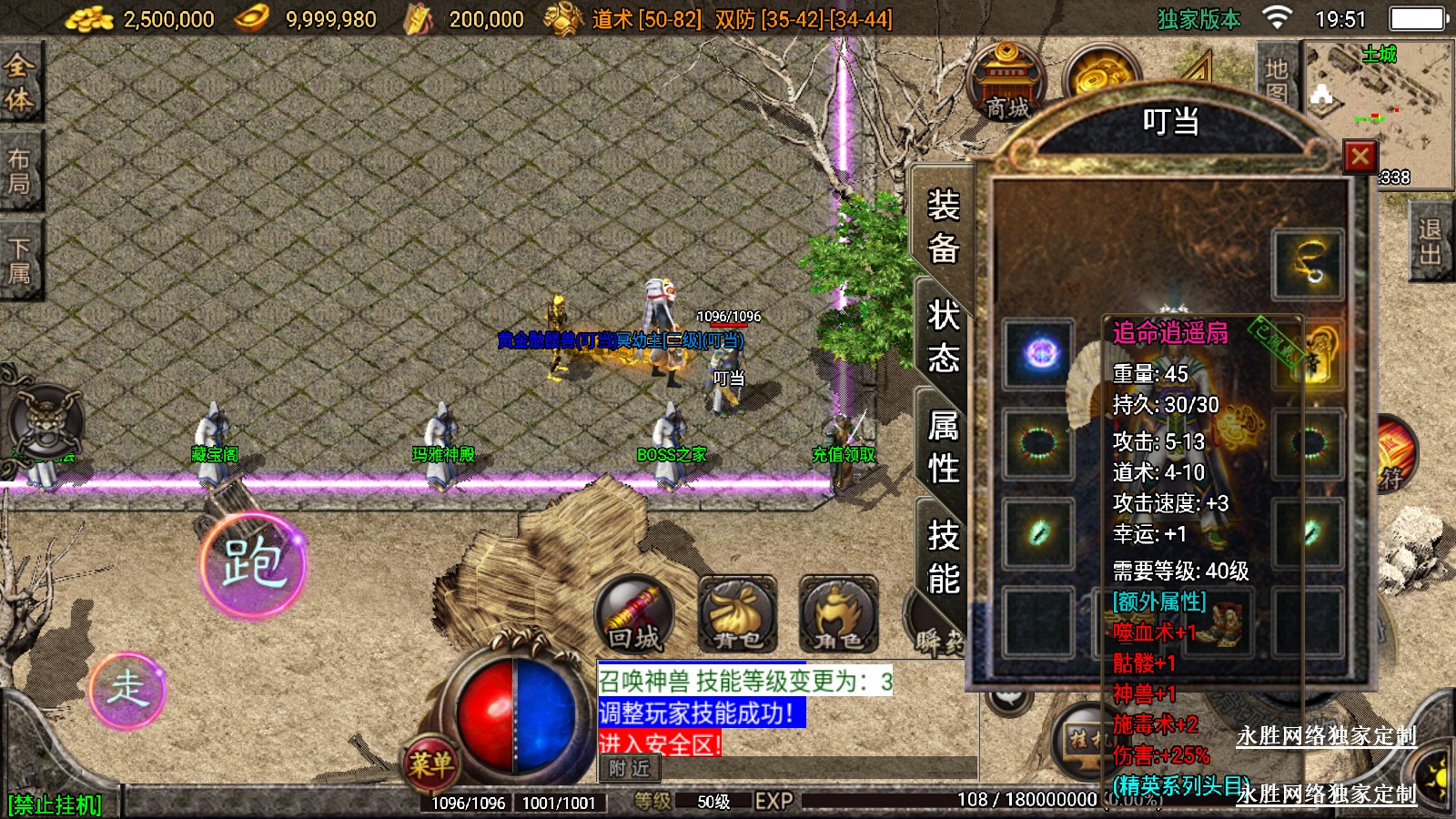Open the 商城 shop
Screen dimensions: 1456x819
[1006, 82]
